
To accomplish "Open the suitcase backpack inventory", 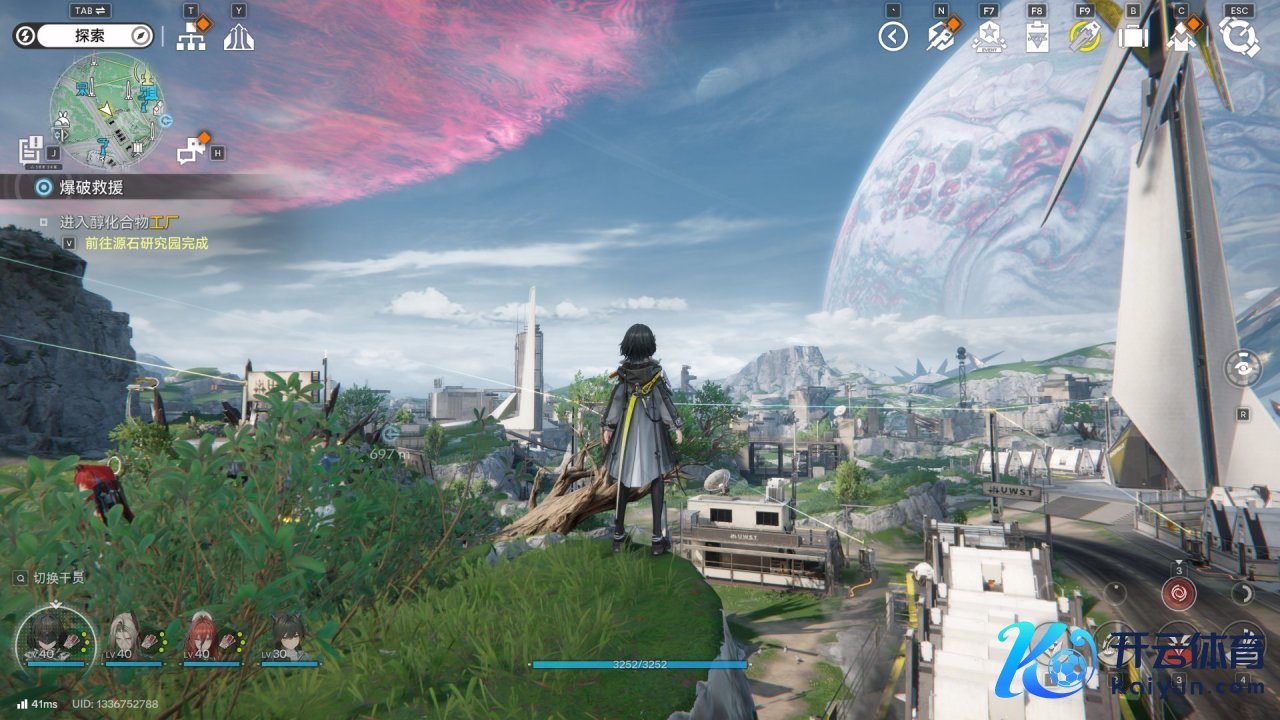I will [1133, 38].
